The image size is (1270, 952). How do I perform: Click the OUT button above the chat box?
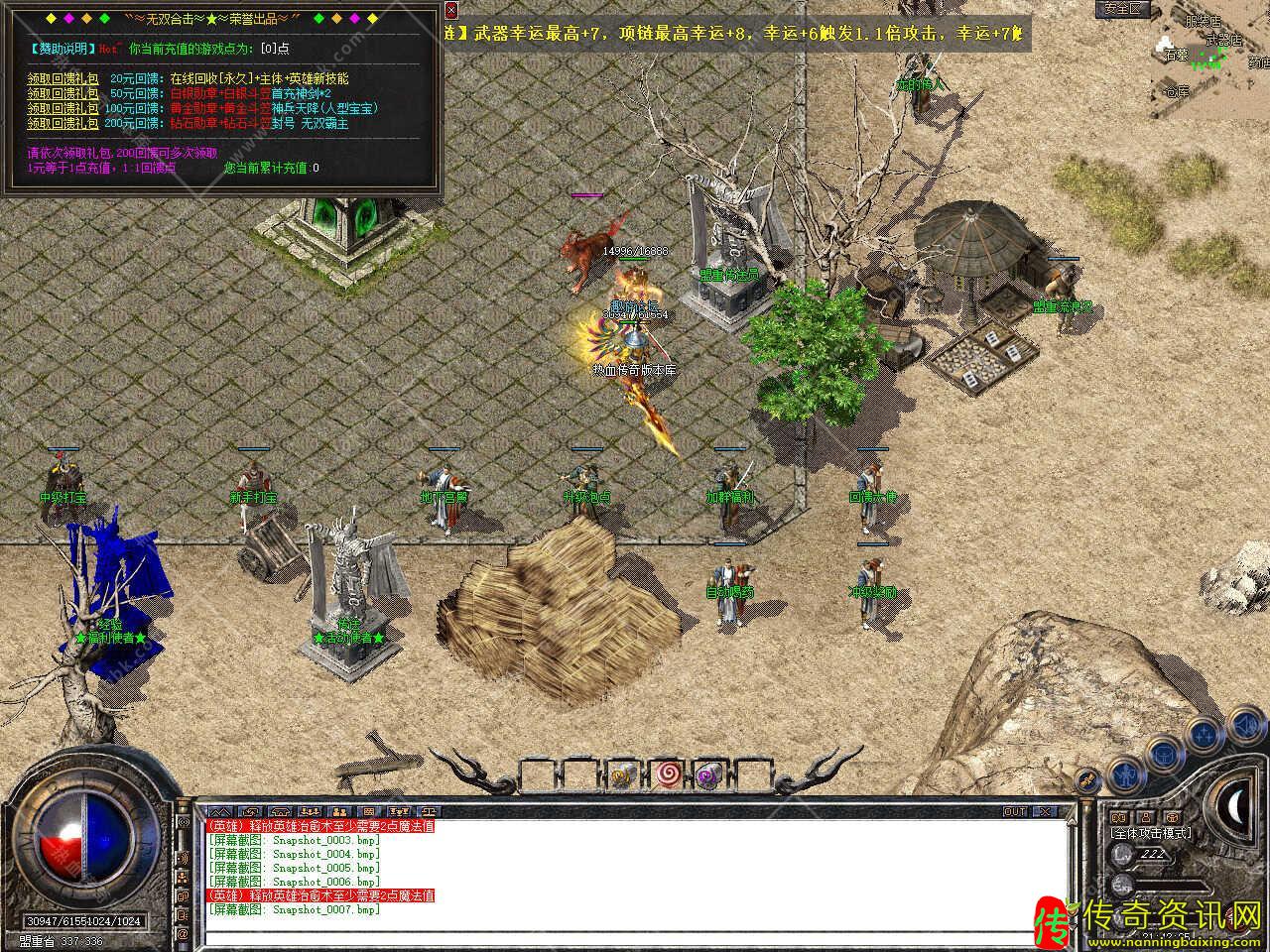[1014, 811]
